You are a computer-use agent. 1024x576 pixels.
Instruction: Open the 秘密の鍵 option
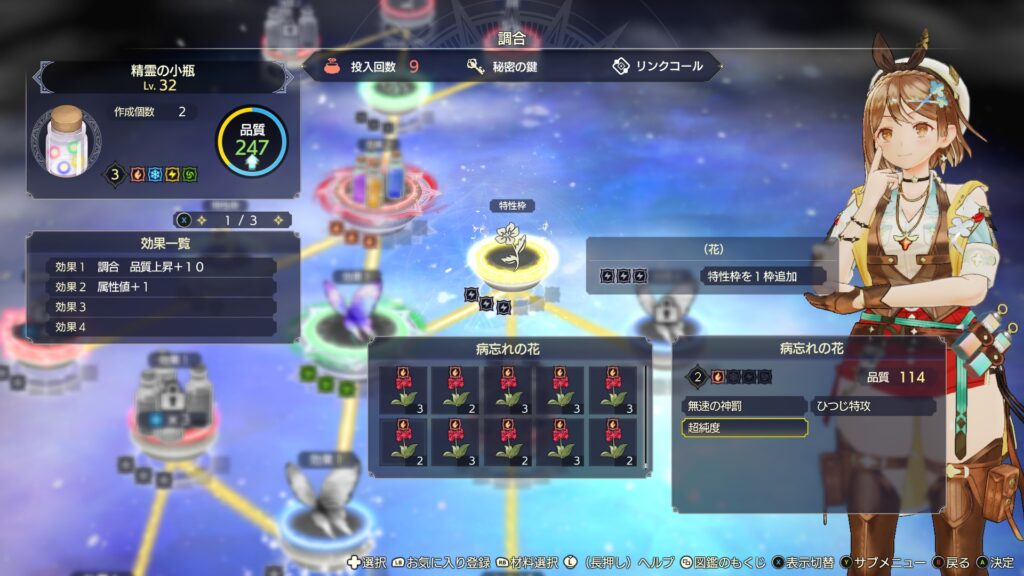pos(502,67)
